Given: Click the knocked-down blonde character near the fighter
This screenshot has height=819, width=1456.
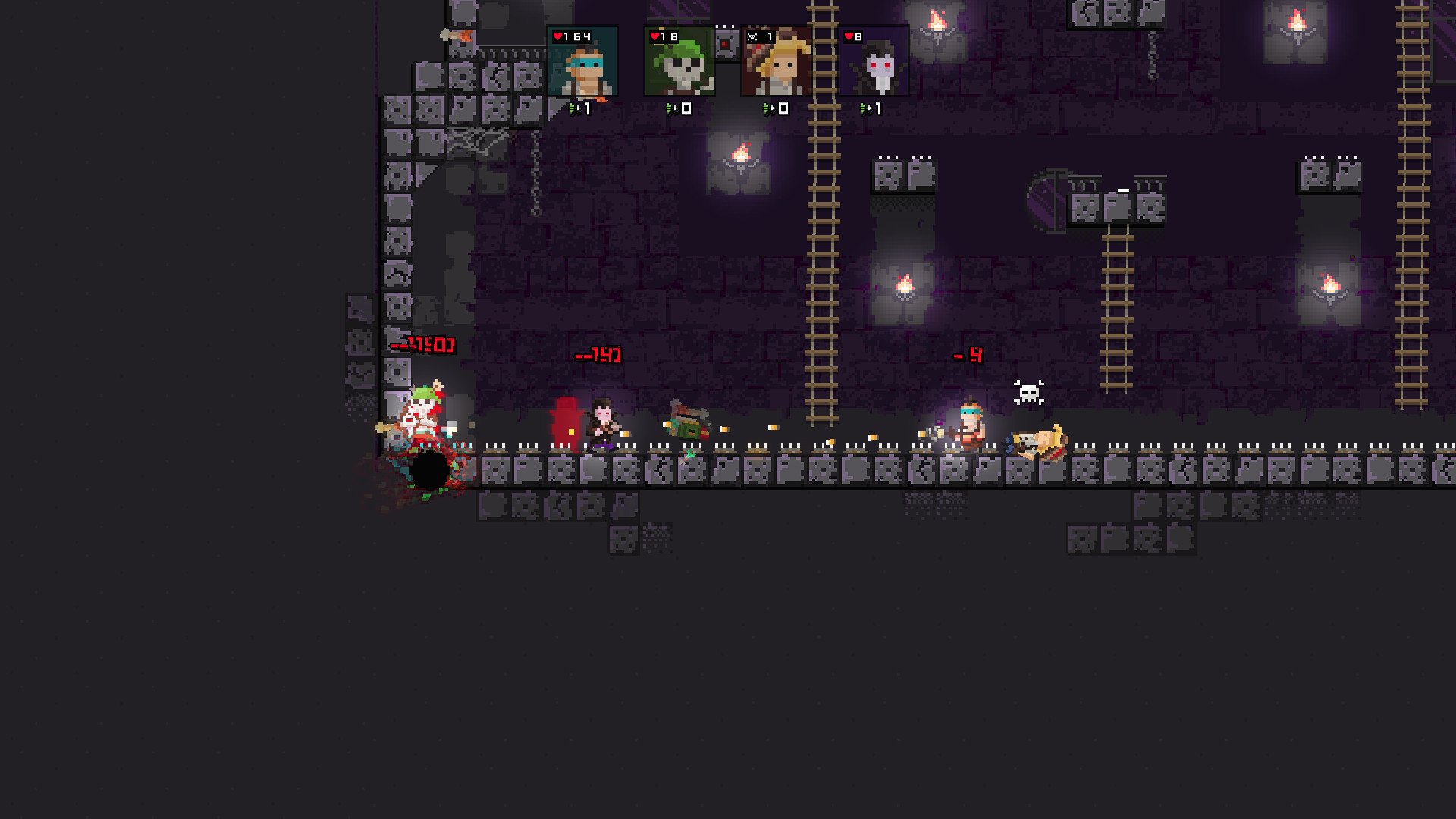Looking at the screenshot, I should (1039, 442).
